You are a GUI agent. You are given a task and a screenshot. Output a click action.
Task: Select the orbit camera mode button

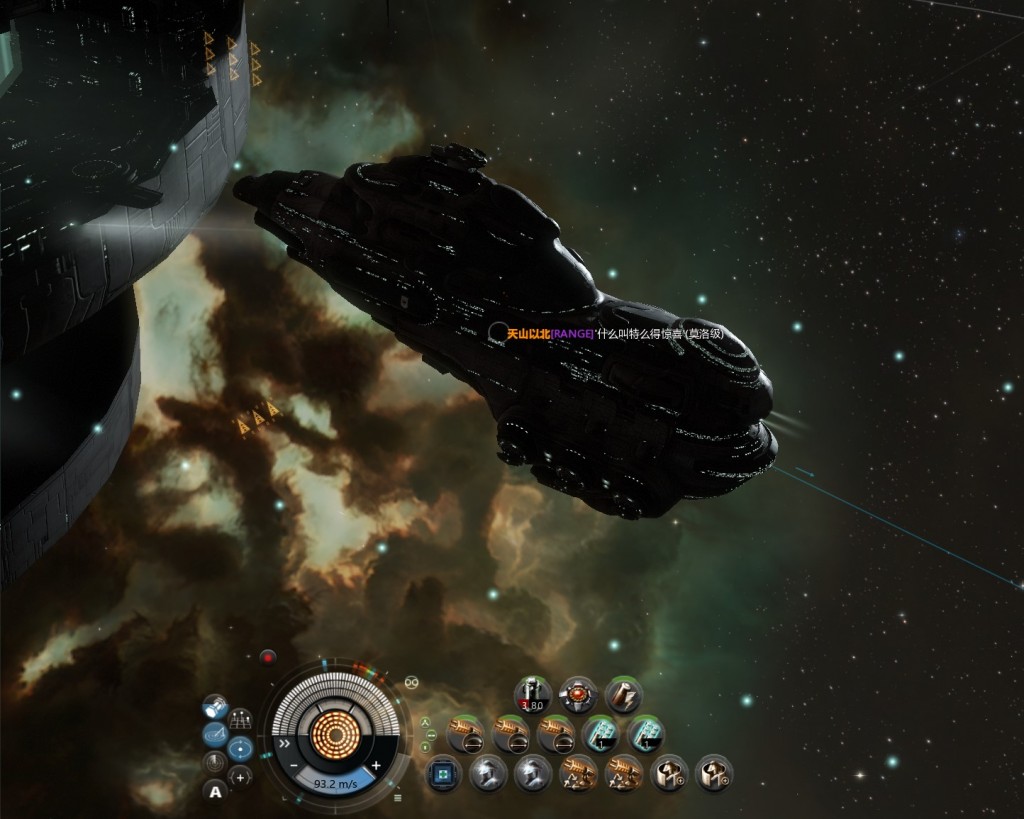point(240,748)
